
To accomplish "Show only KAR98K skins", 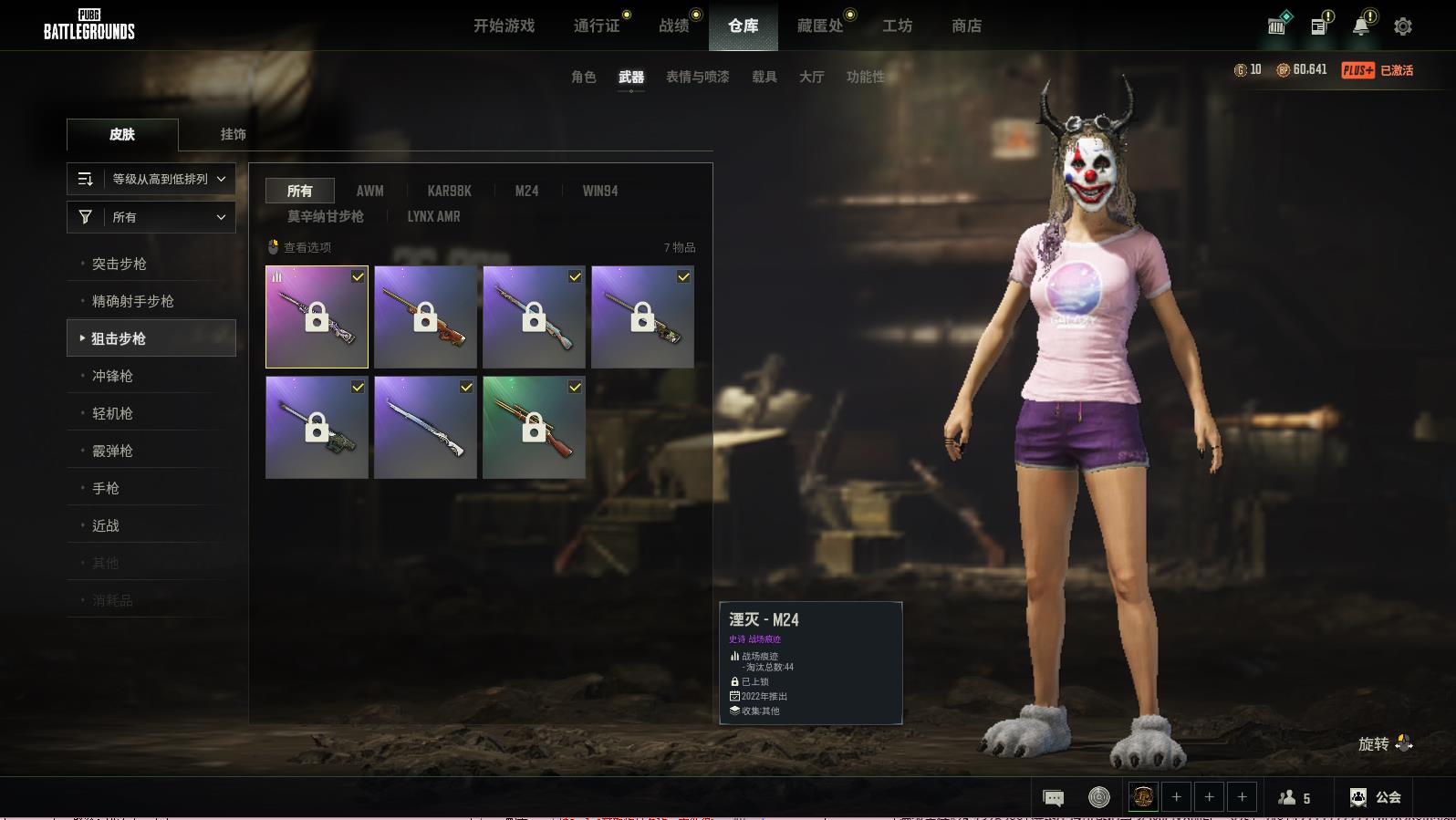I will (x=449, y=191).
